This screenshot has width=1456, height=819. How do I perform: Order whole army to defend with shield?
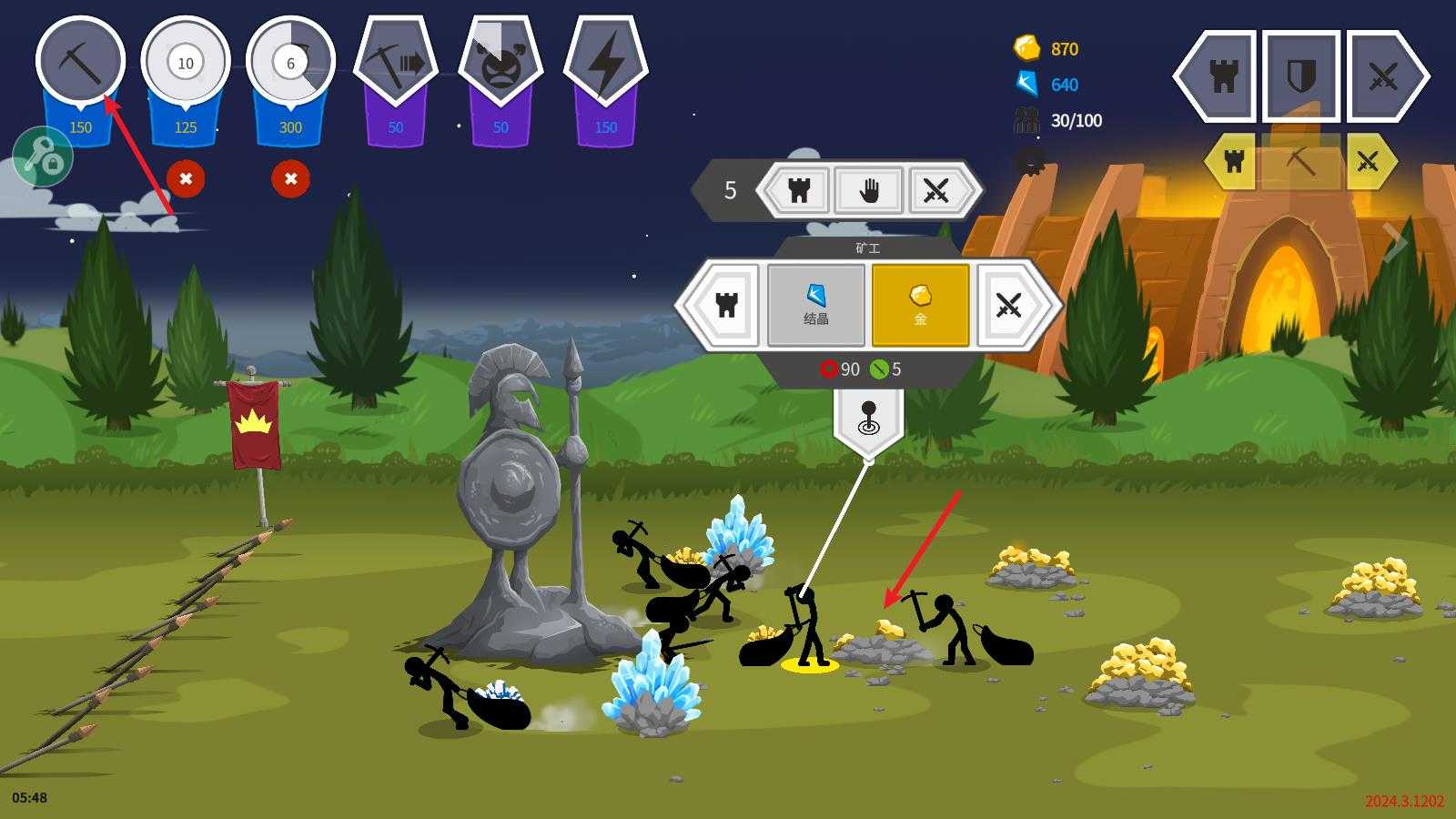(x=1300, y=76)
